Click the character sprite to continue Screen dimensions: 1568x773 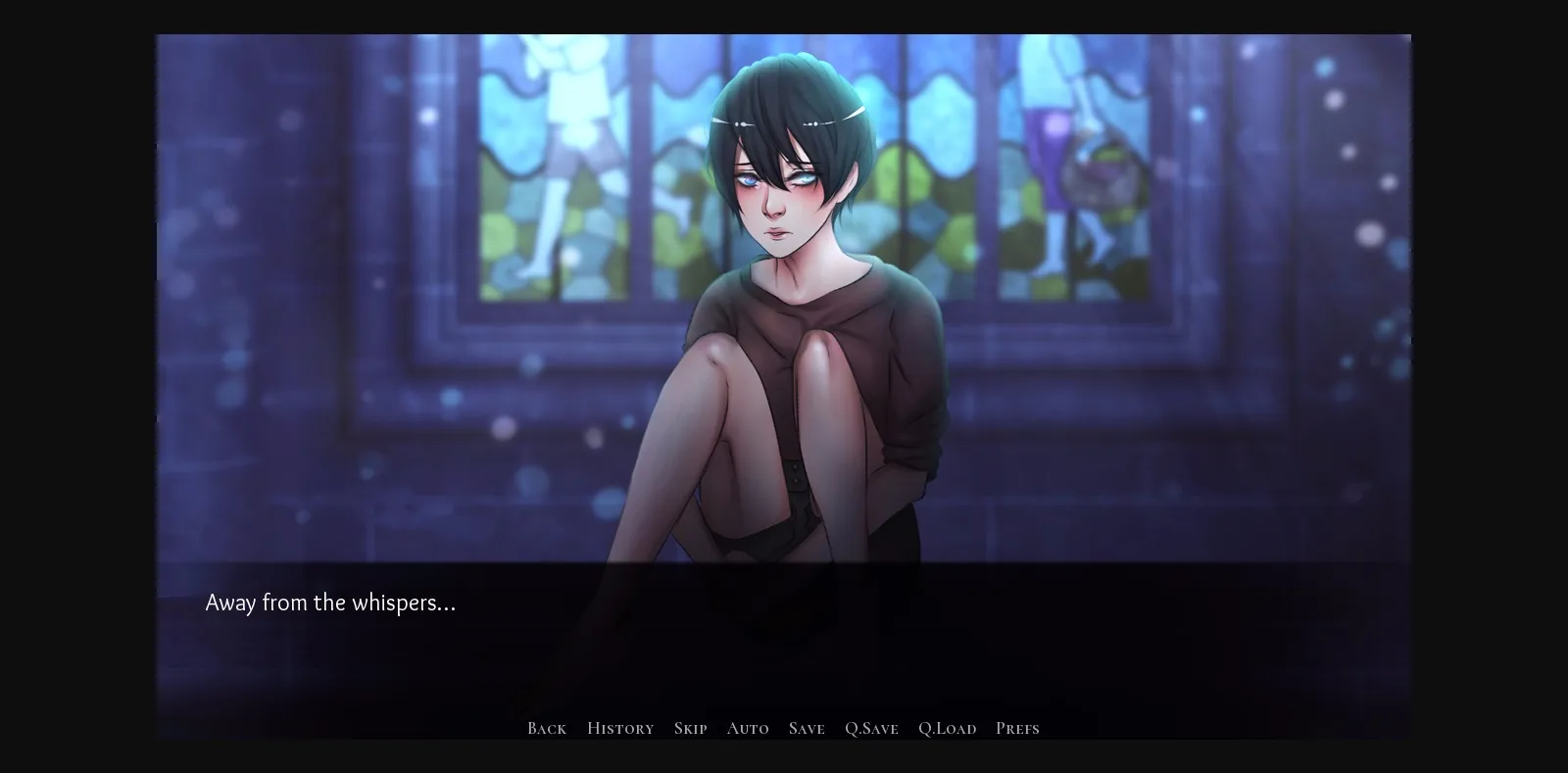(794, 294)
